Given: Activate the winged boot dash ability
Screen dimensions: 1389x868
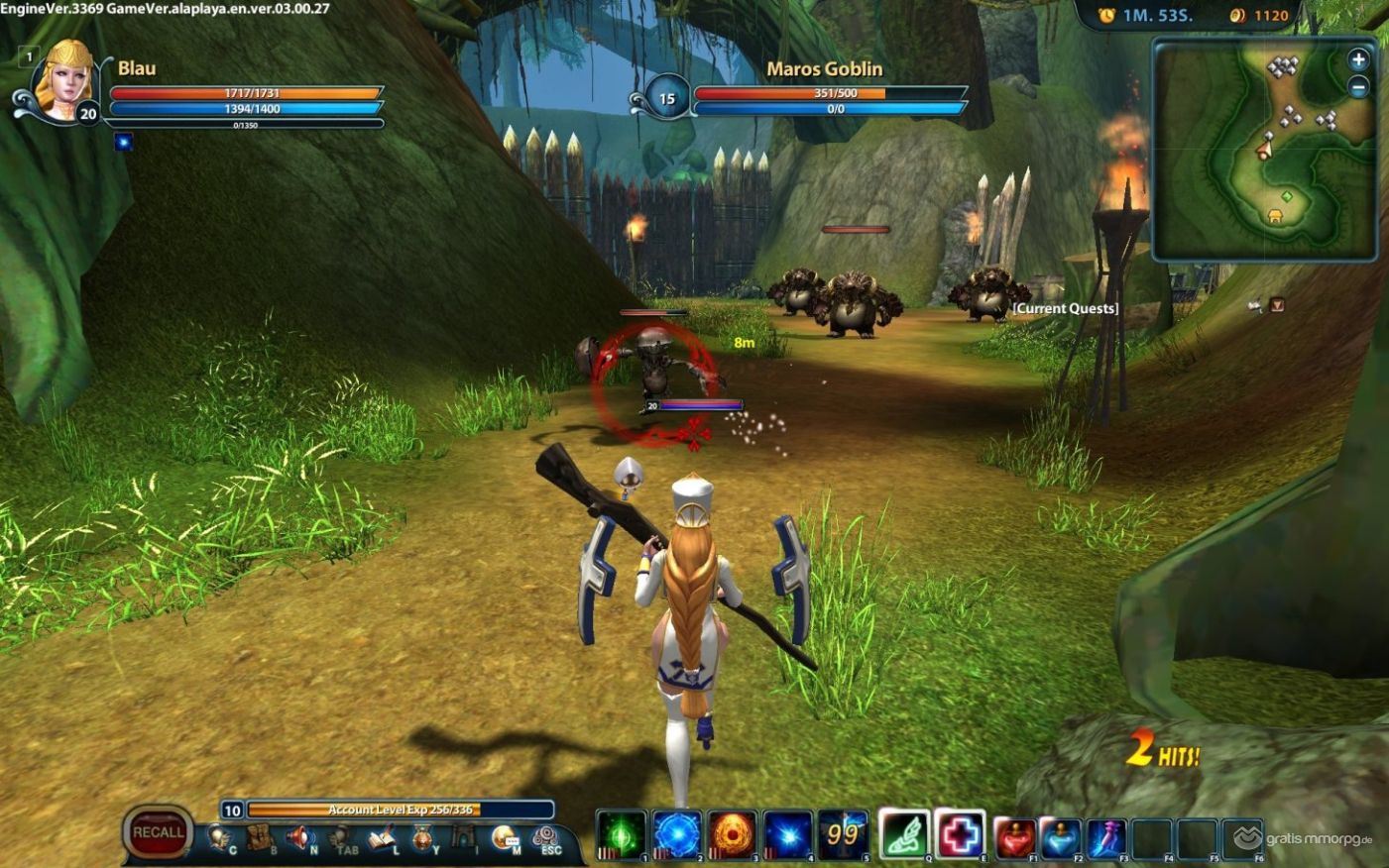Looking at the screenshot, I should [x=904, y=834].
